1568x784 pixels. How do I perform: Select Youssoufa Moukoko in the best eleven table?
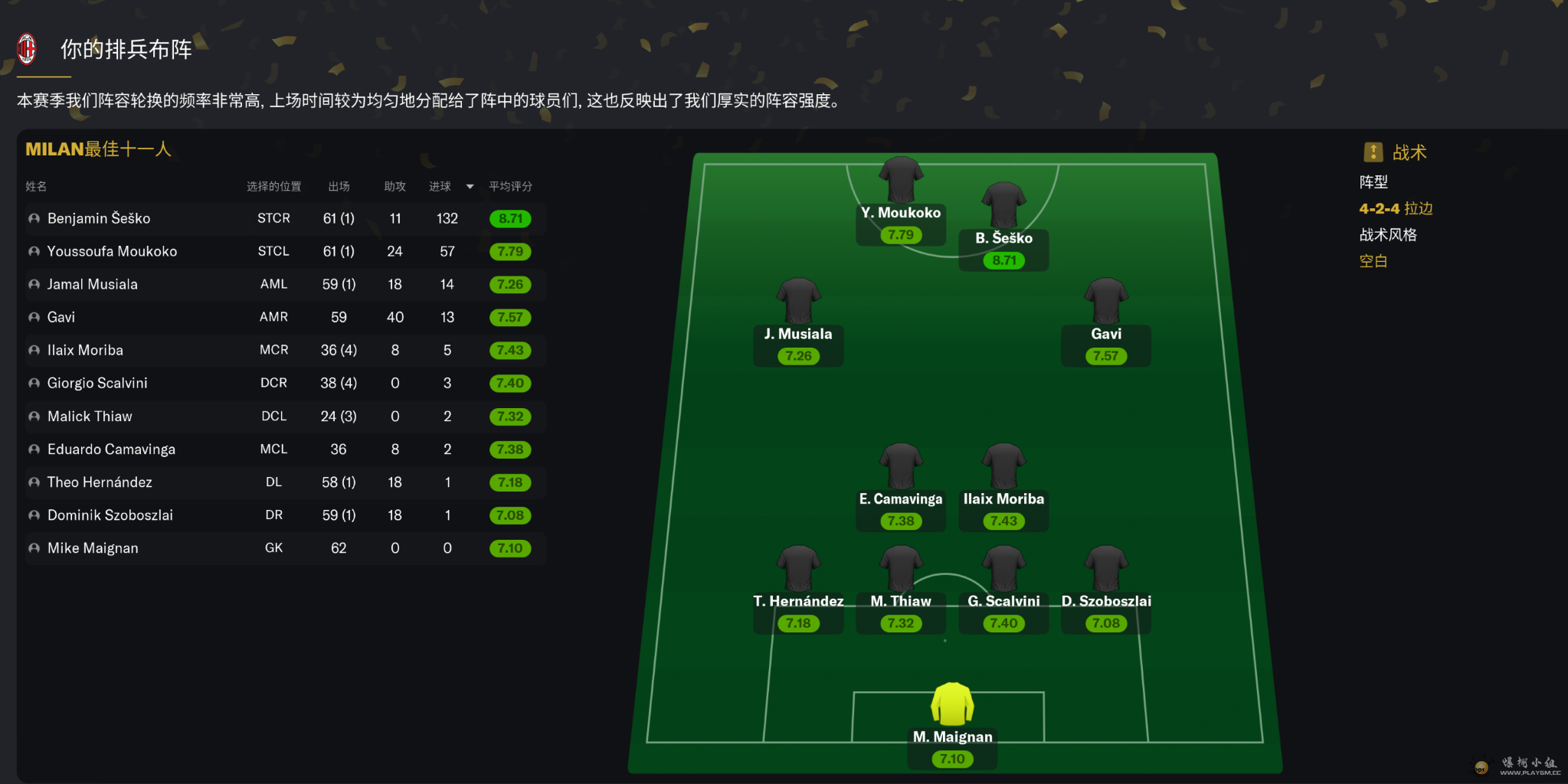112,251
